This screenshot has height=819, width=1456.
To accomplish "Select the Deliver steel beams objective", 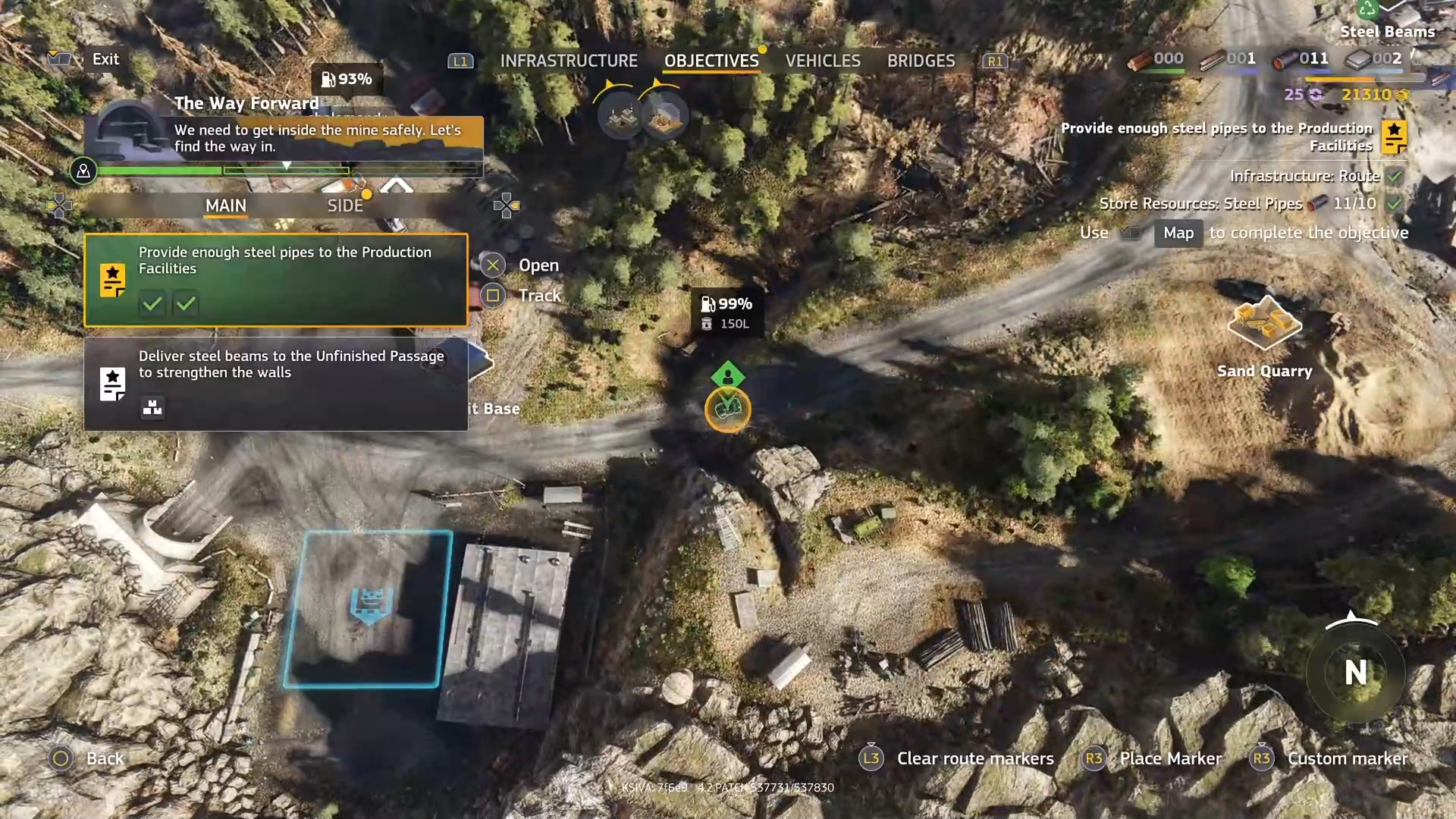I will (x=276, y=384).
